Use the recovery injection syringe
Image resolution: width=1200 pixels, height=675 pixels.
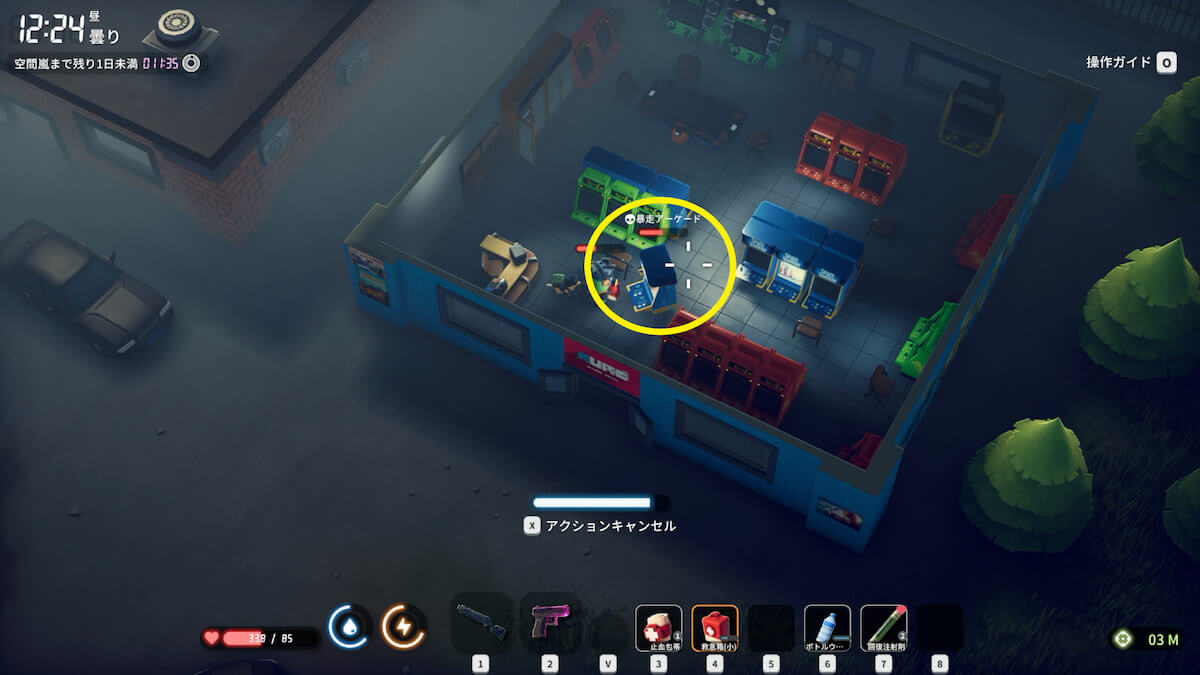click(883, 628)
